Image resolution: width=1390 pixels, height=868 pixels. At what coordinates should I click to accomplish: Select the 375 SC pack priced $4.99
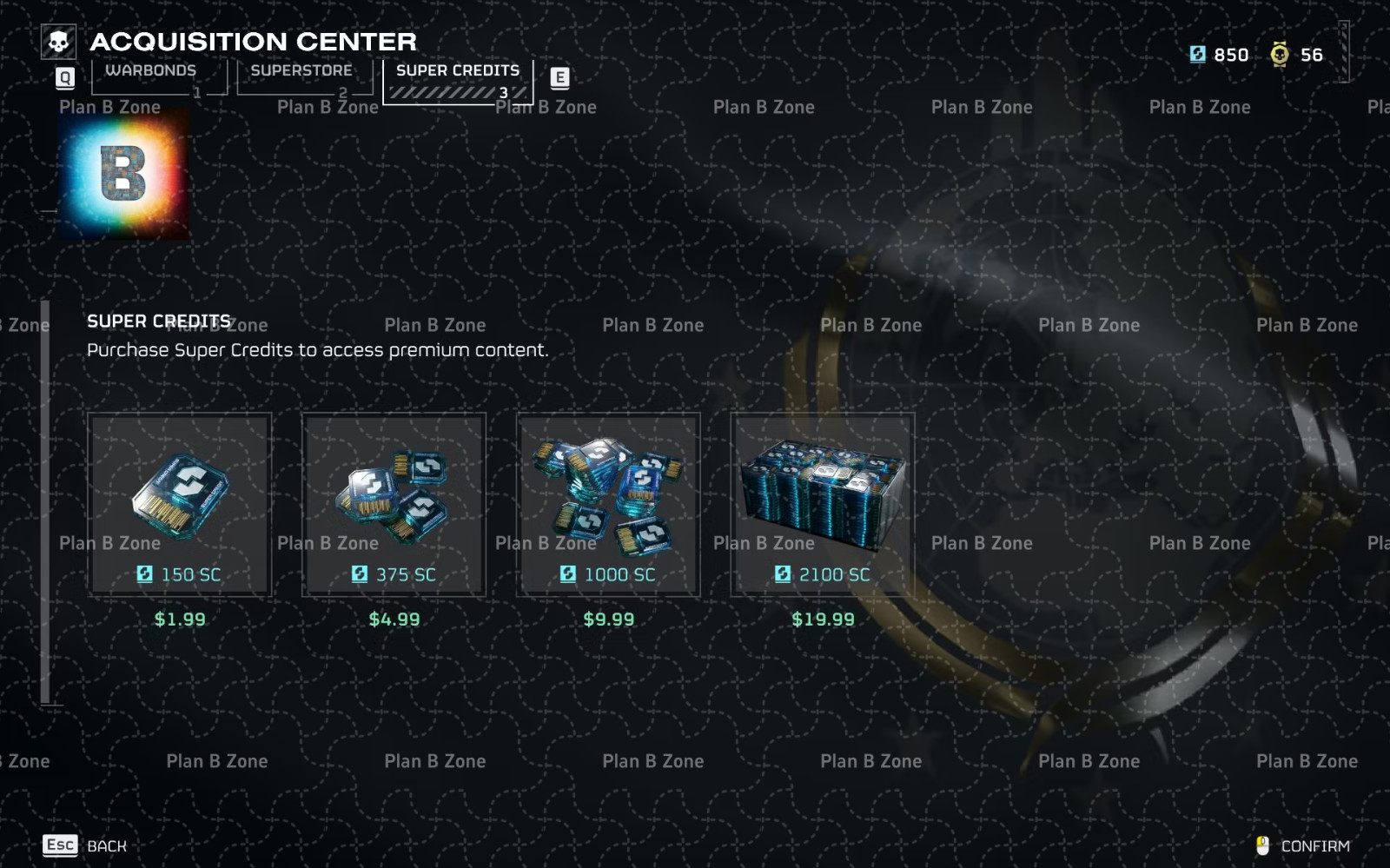[394, 504]
